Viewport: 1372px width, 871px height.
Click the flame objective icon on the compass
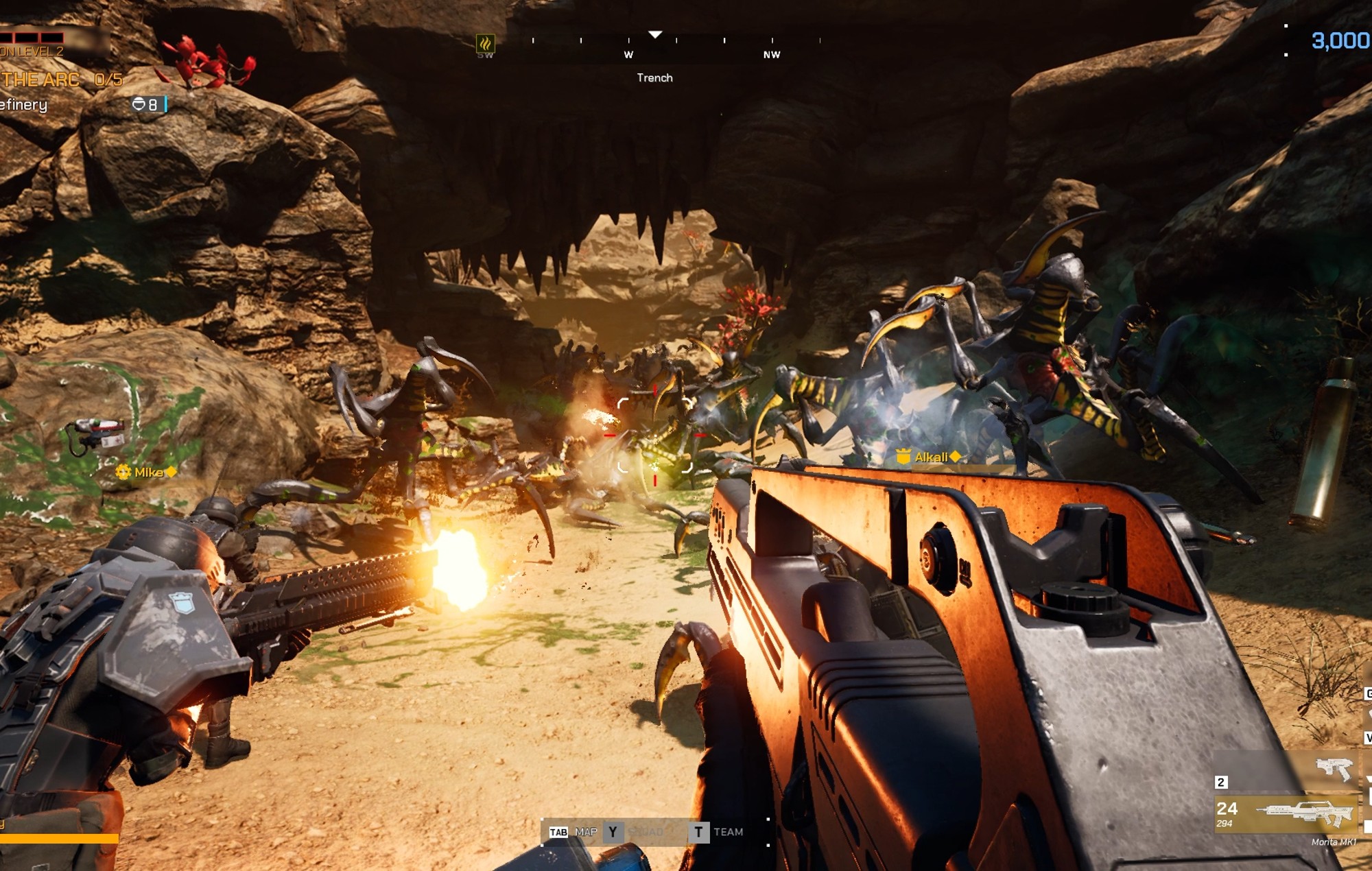coord(486,43)
